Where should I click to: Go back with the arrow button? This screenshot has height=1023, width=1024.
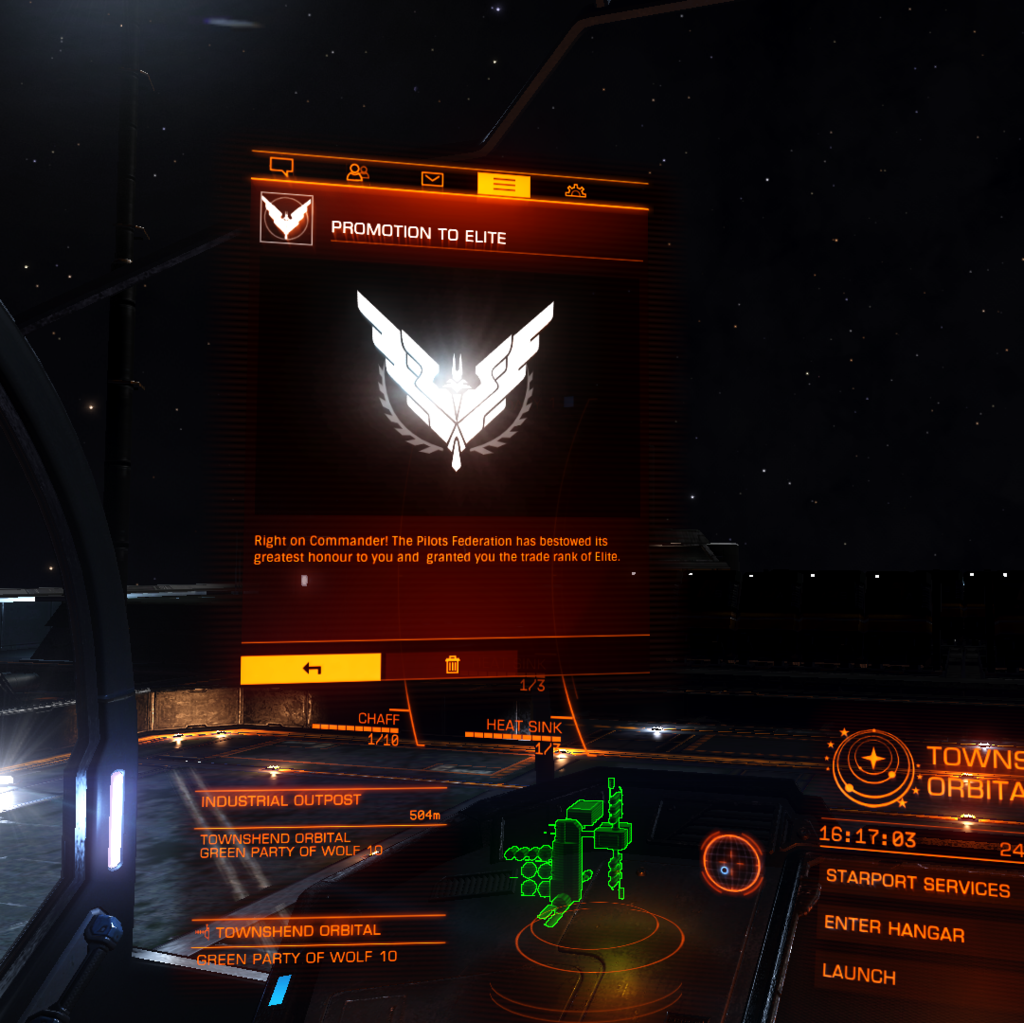coord(311,668)
